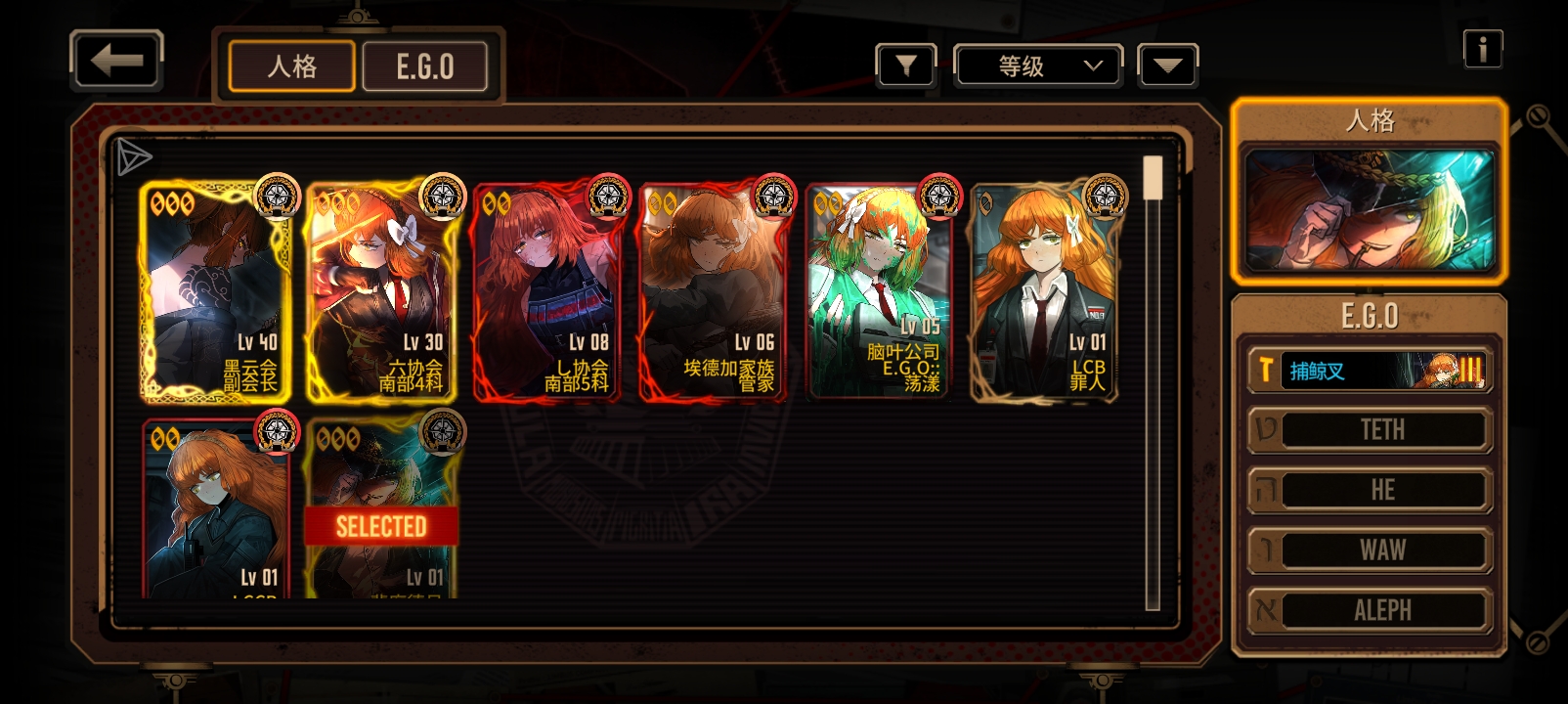Select the Lv 40 墨云会副会长 identity card

click(216, 291)
